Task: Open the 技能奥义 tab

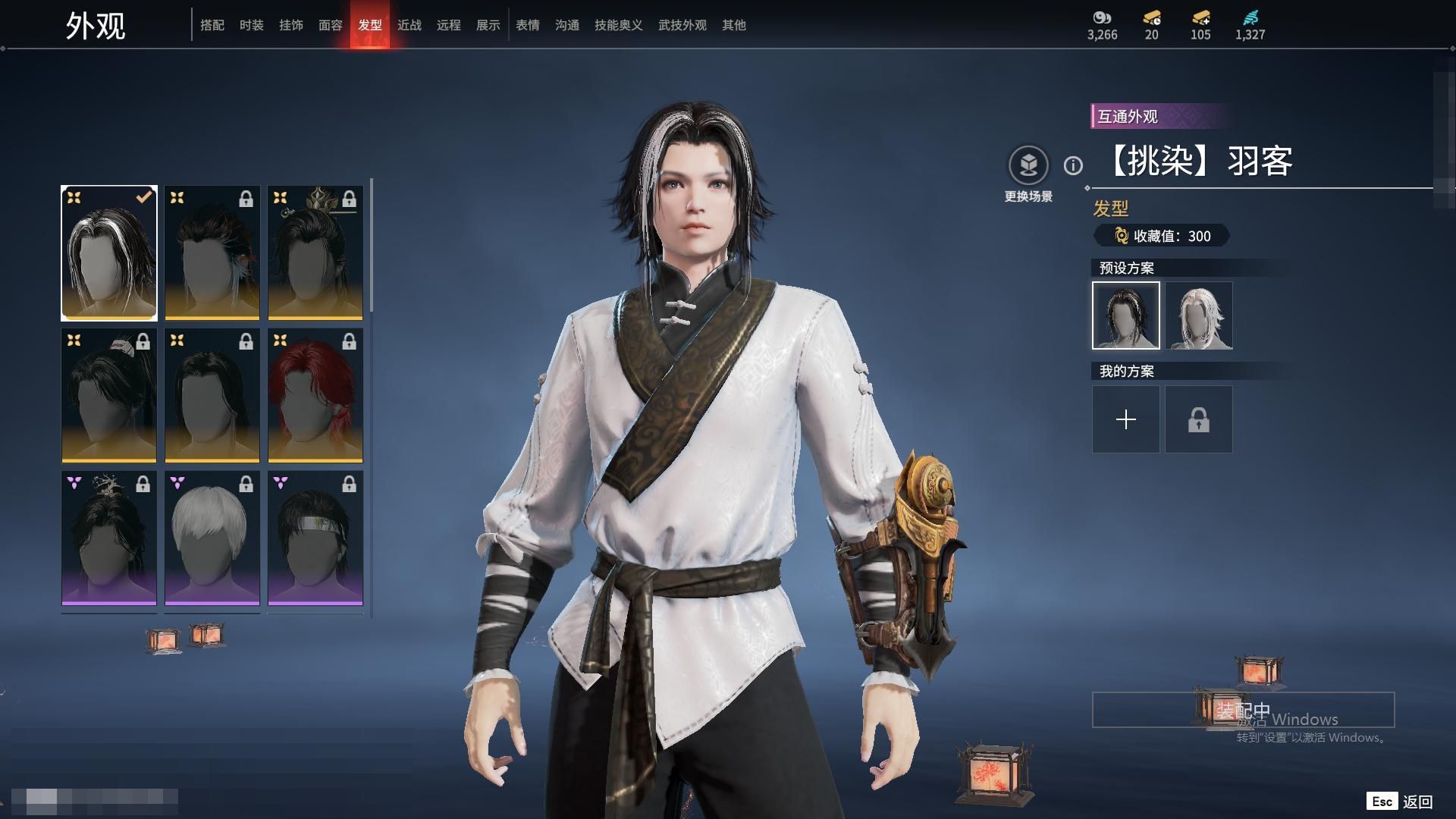Action: (x=618, y=25)
